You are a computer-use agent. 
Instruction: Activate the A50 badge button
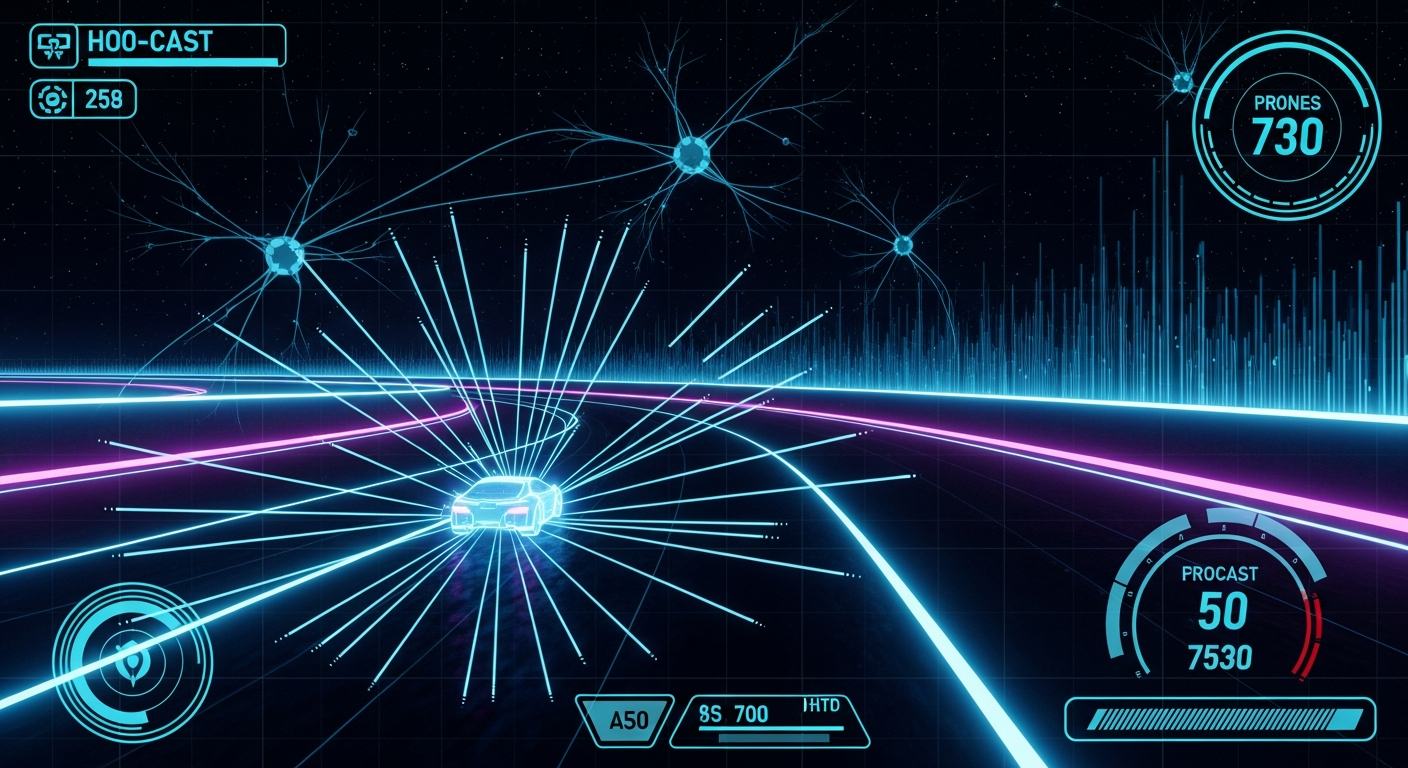pyautogui.click(x=627, y=719)
